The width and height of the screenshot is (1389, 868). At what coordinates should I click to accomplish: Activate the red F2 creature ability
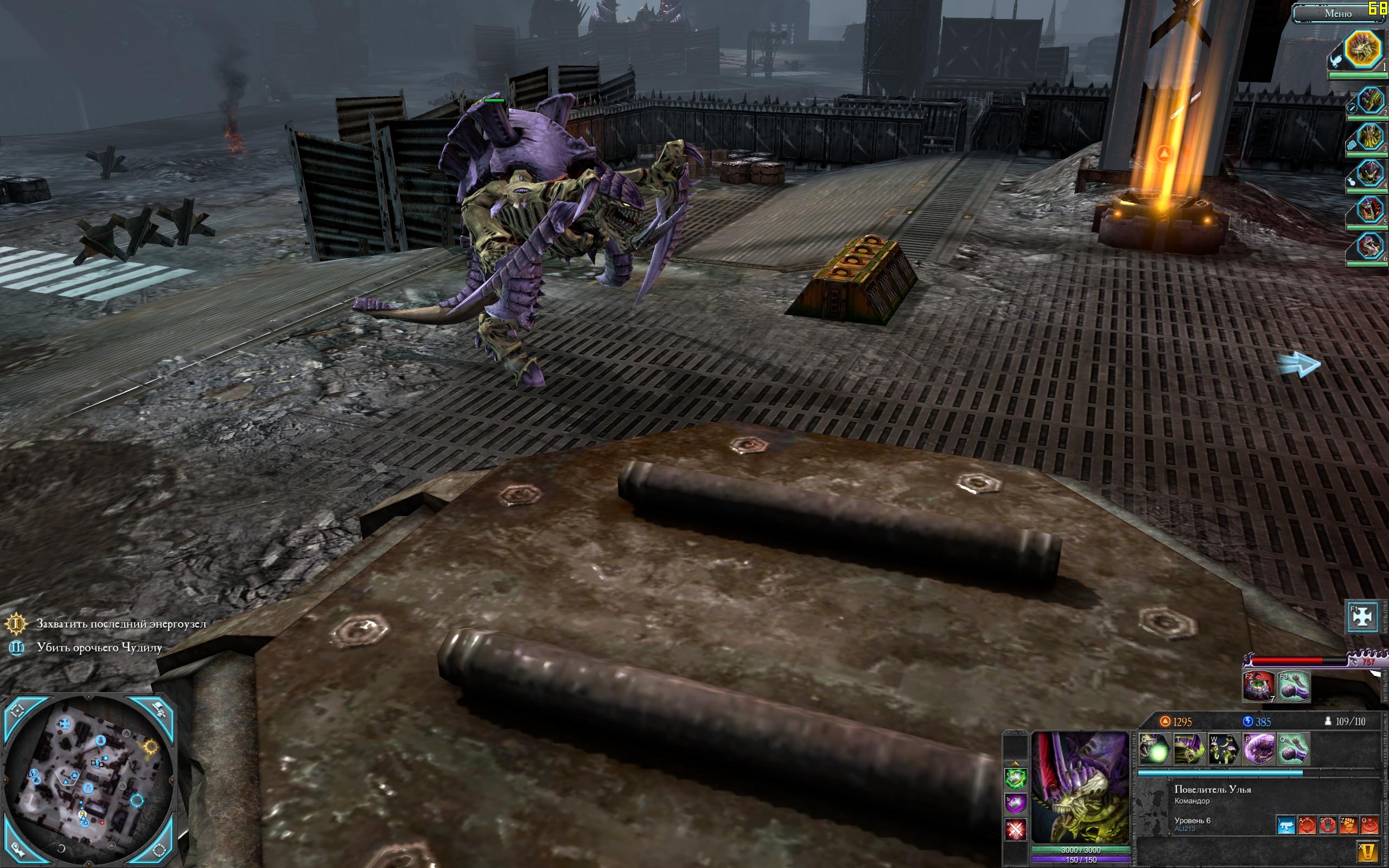click(x=1258, y=686)
